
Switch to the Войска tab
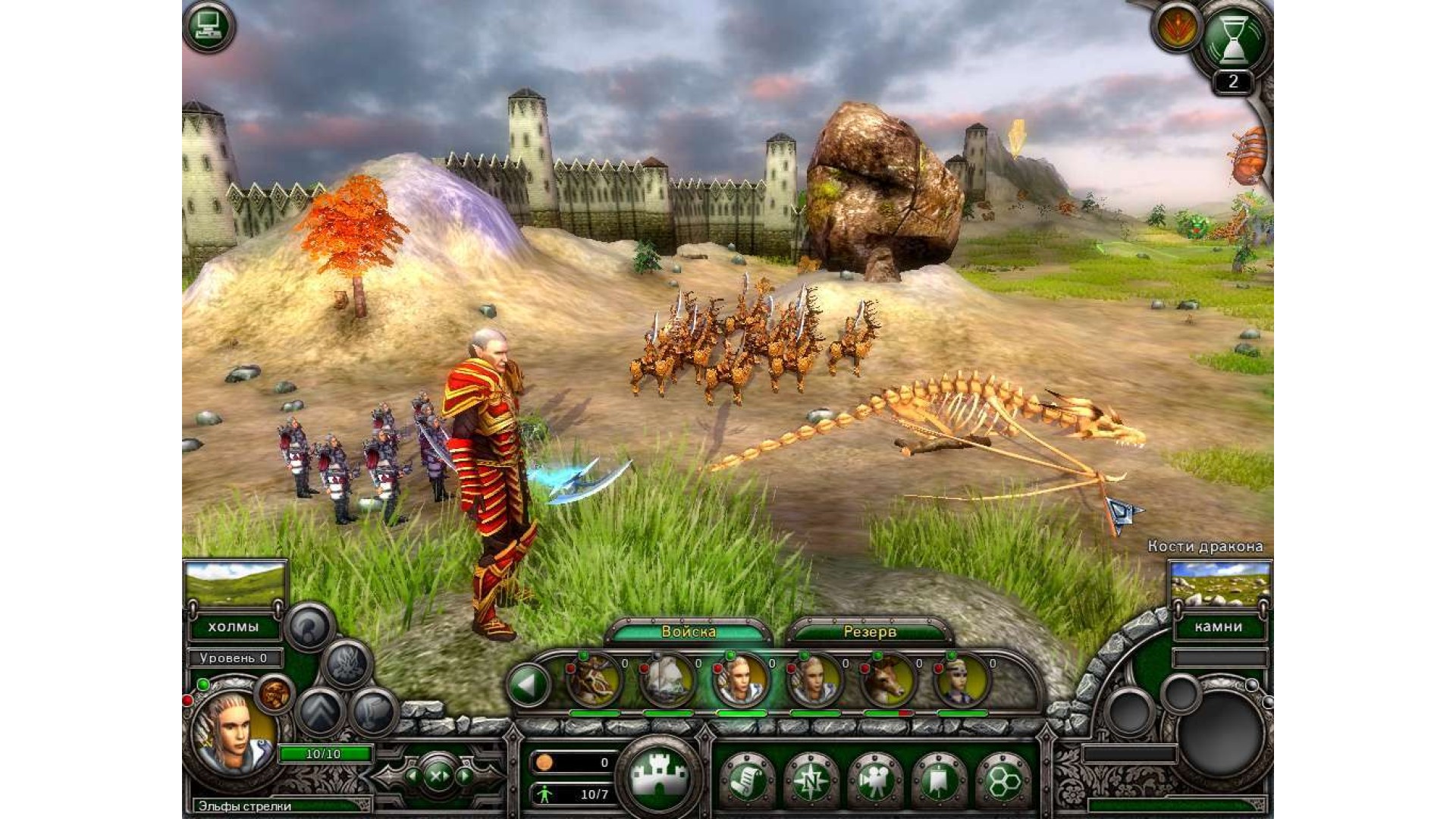coord(689,631)
